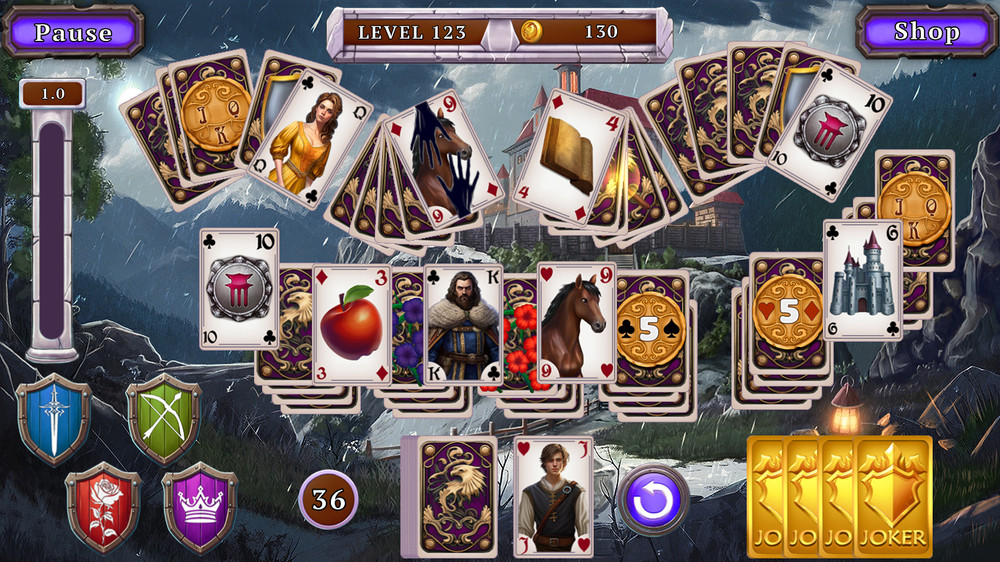Open the Pause menu

point(73,32)
